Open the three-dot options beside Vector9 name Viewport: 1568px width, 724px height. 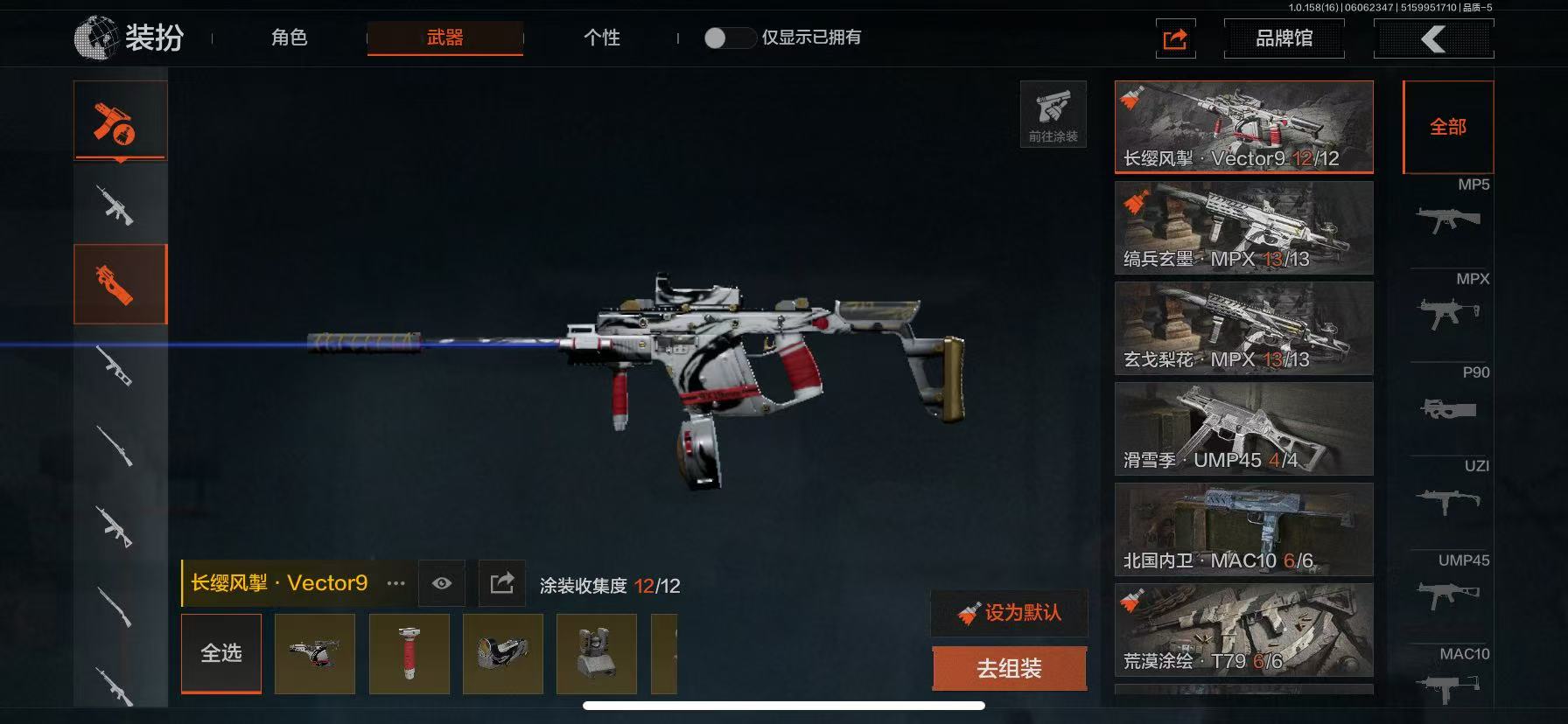[x=395, y=583]
